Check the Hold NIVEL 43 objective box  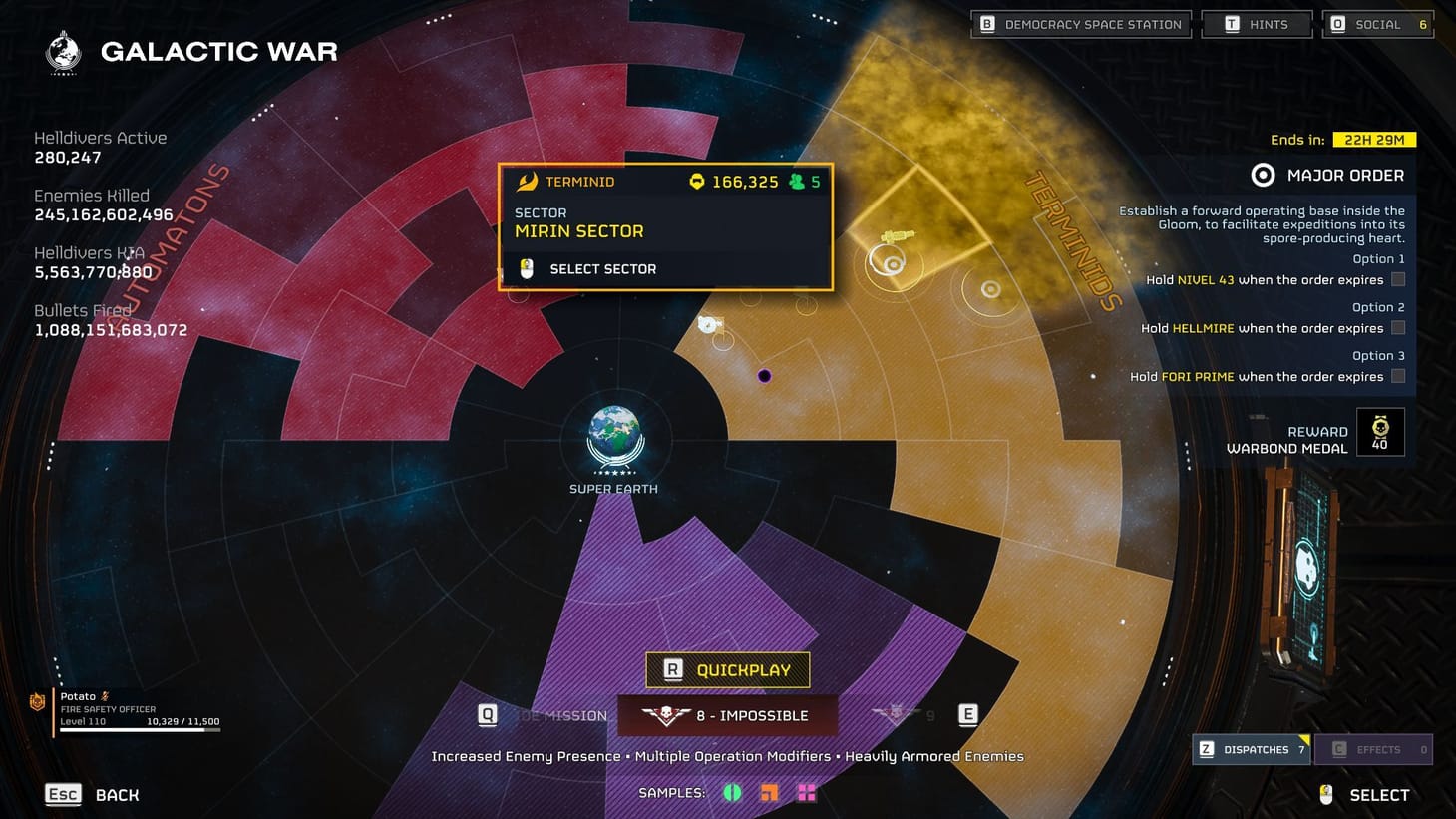click(1398, 280)
